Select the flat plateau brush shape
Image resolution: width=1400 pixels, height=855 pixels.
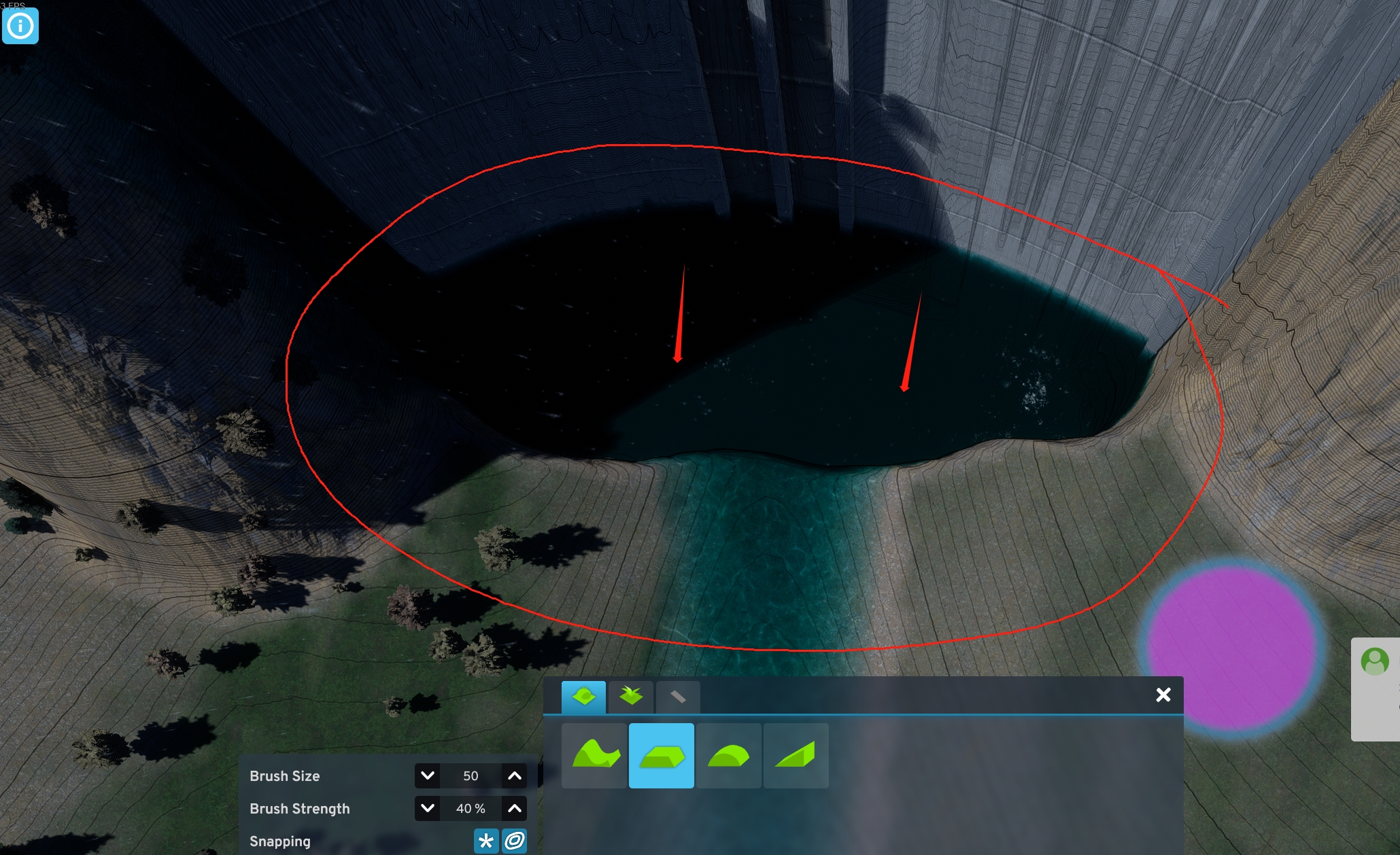(x=661, y=756)
